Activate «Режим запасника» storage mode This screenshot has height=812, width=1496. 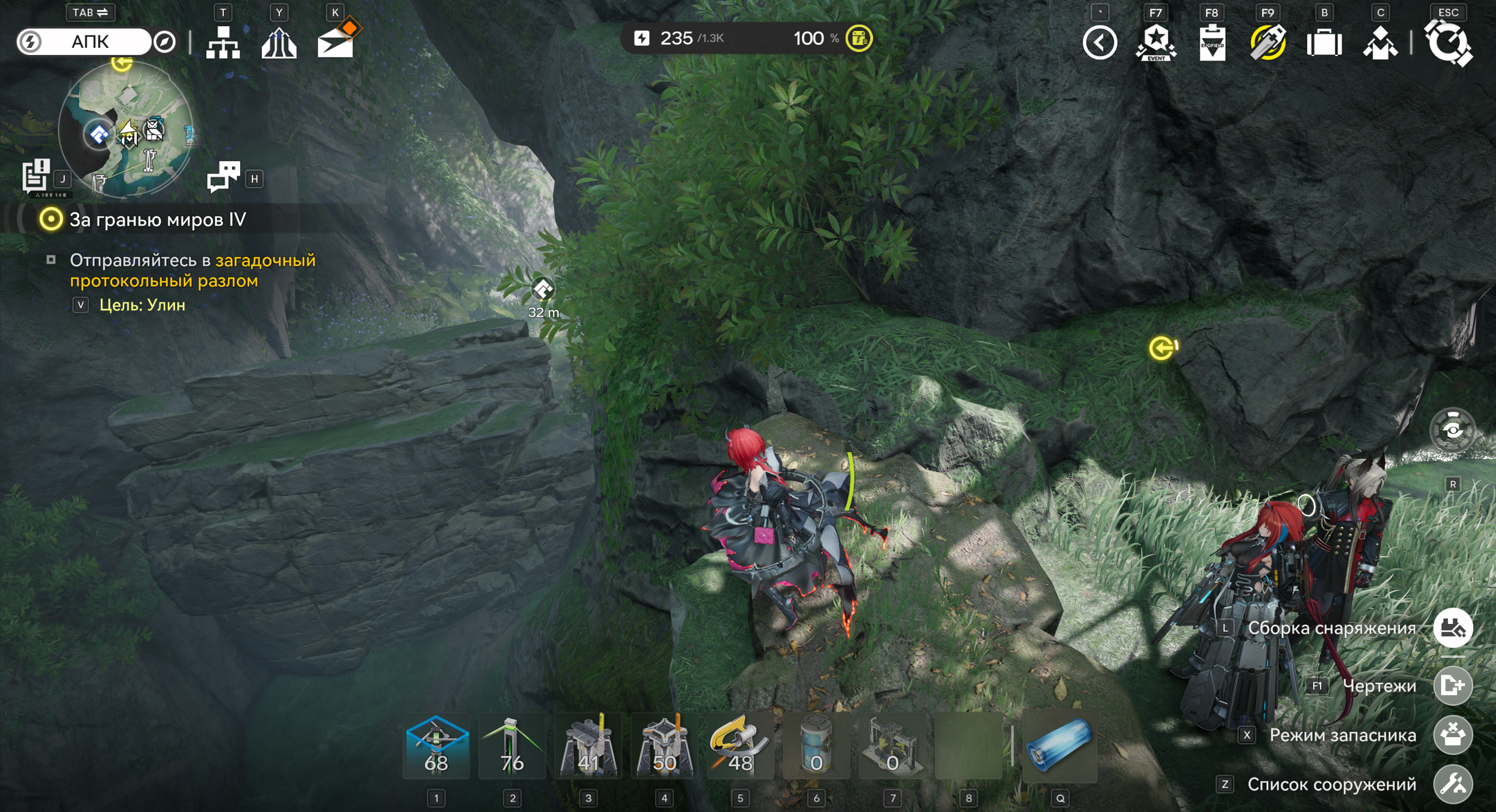(1453, 735)
